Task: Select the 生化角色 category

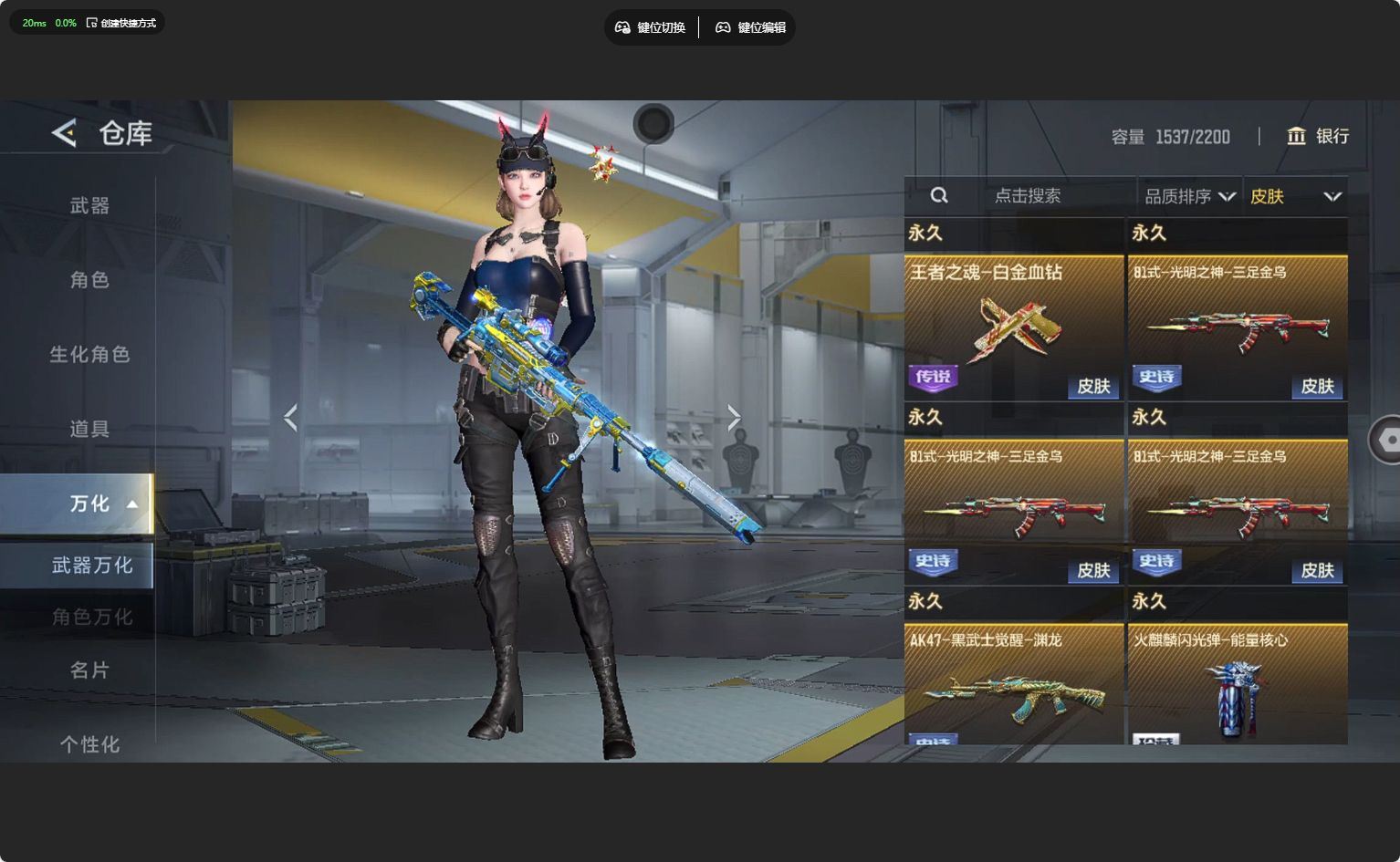Action: click(x=89, y=354)
